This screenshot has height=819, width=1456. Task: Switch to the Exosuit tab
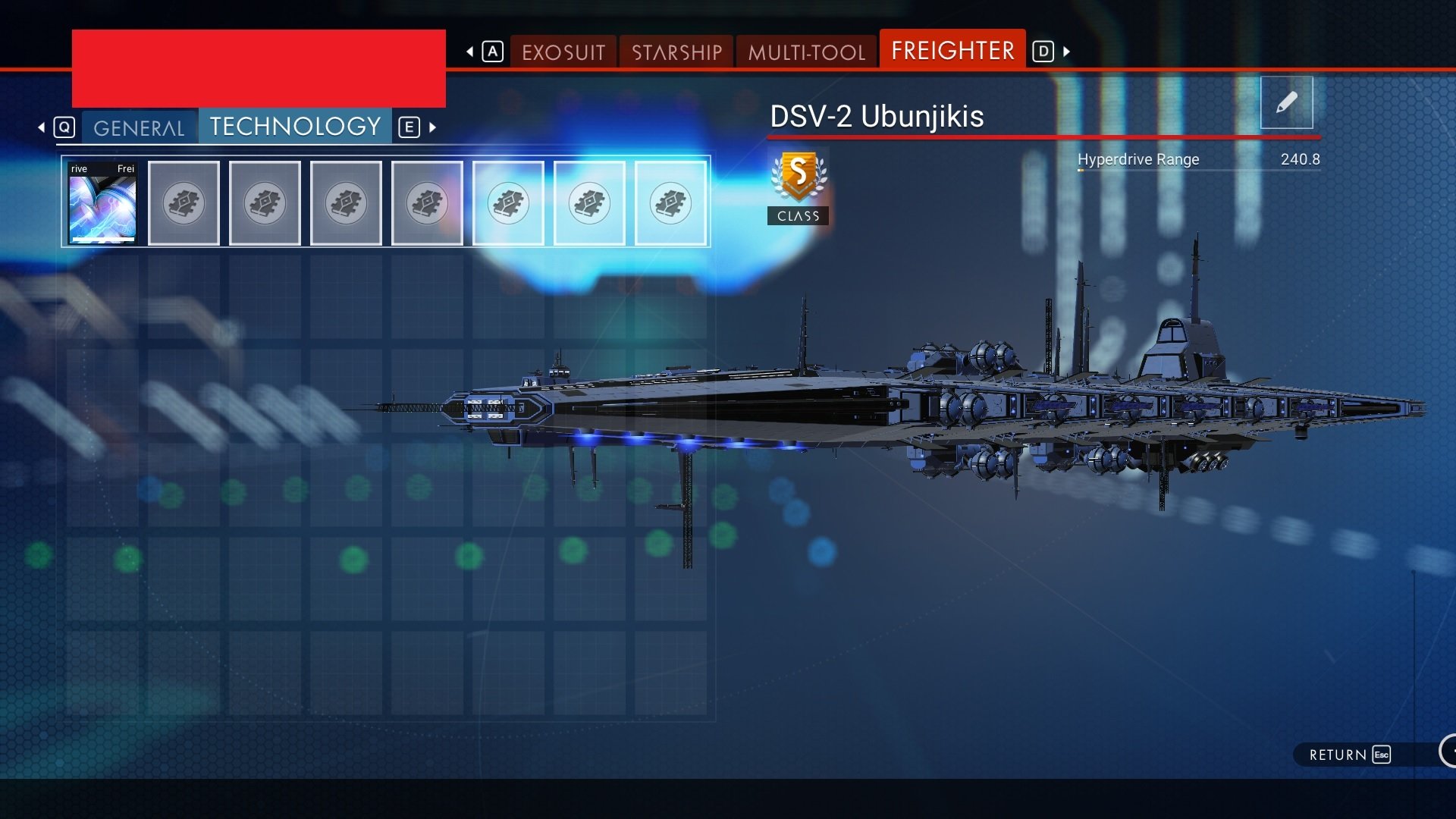pos(563,52)
